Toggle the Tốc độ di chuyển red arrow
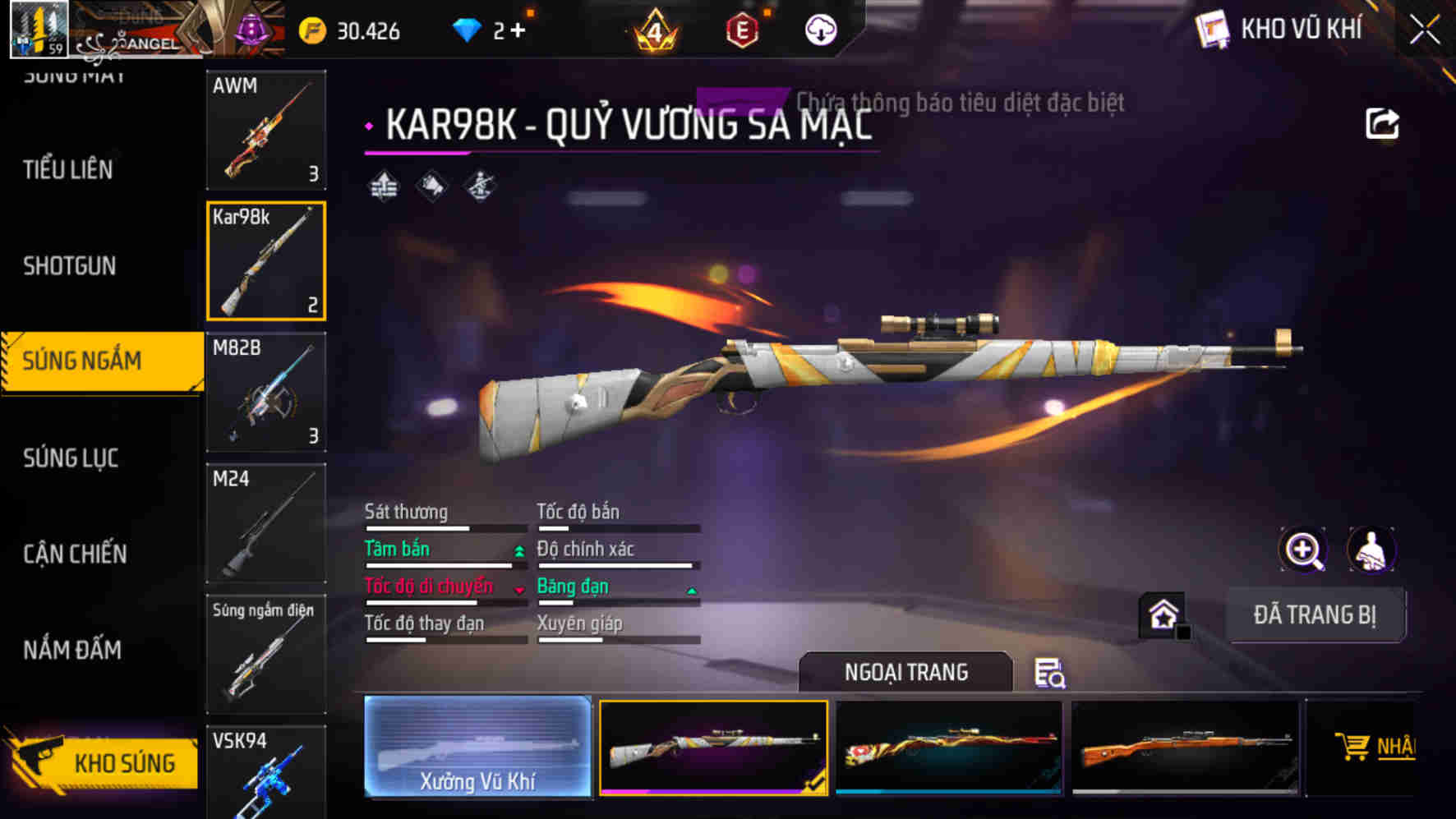1456x819 pixels. click(518, 588)
